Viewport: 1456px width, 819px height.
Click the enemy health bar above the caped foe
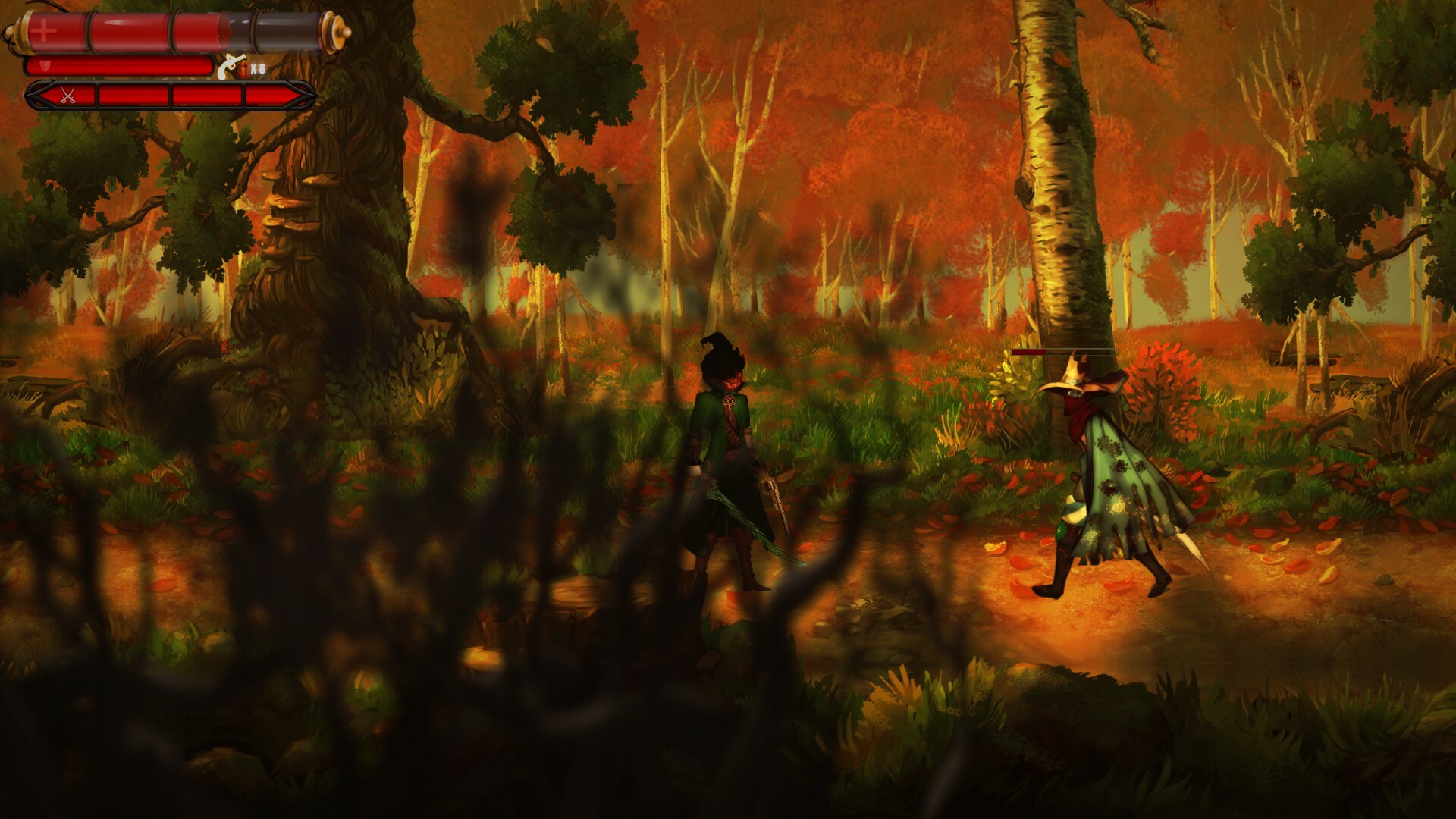point(1065,351)
